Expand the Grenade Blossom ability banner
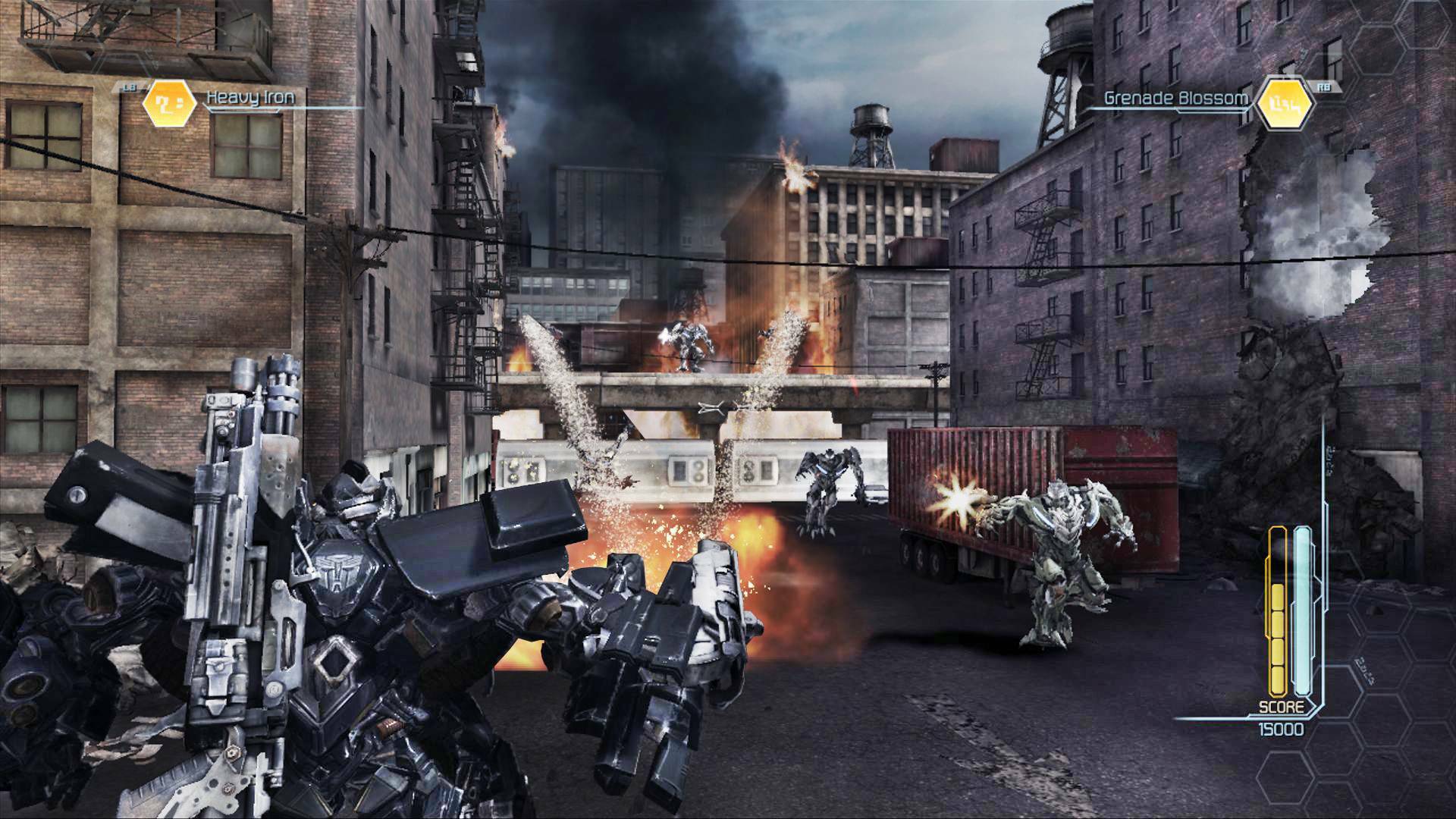1456x819 pixels. pos(1175,97)
